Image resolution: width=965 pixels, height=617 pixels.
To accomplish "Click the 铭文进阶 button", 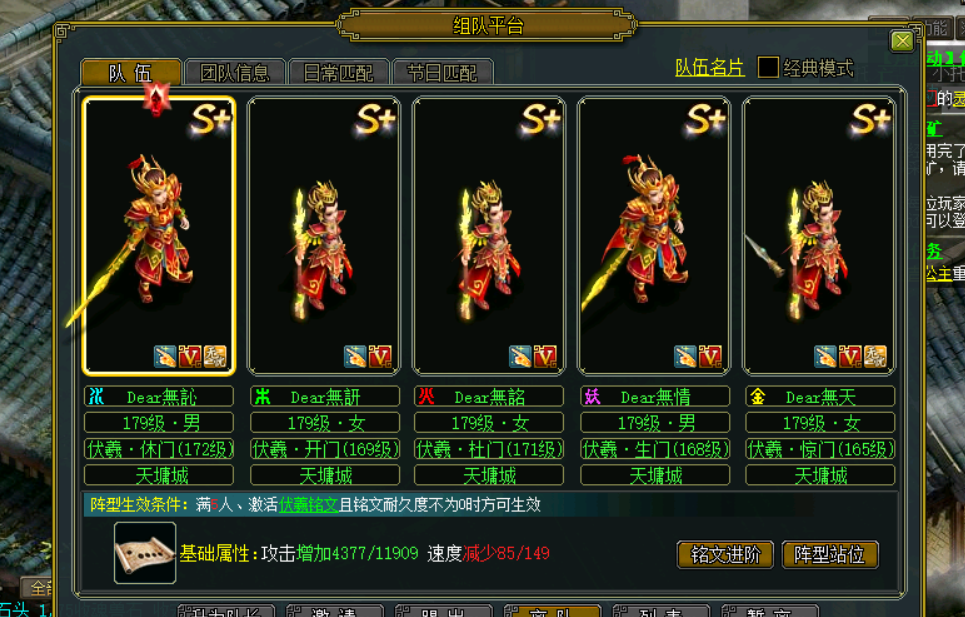I will click(x=725, y=555).
